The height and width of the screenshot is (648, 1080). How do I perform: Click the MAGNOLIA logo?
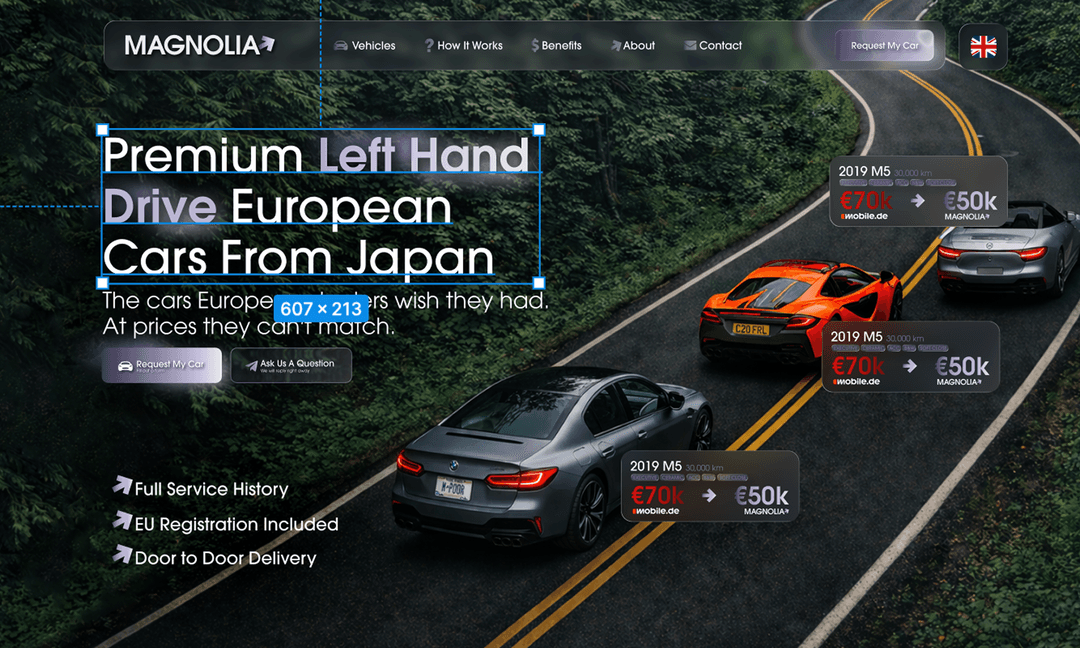click(x=199, y=45)
